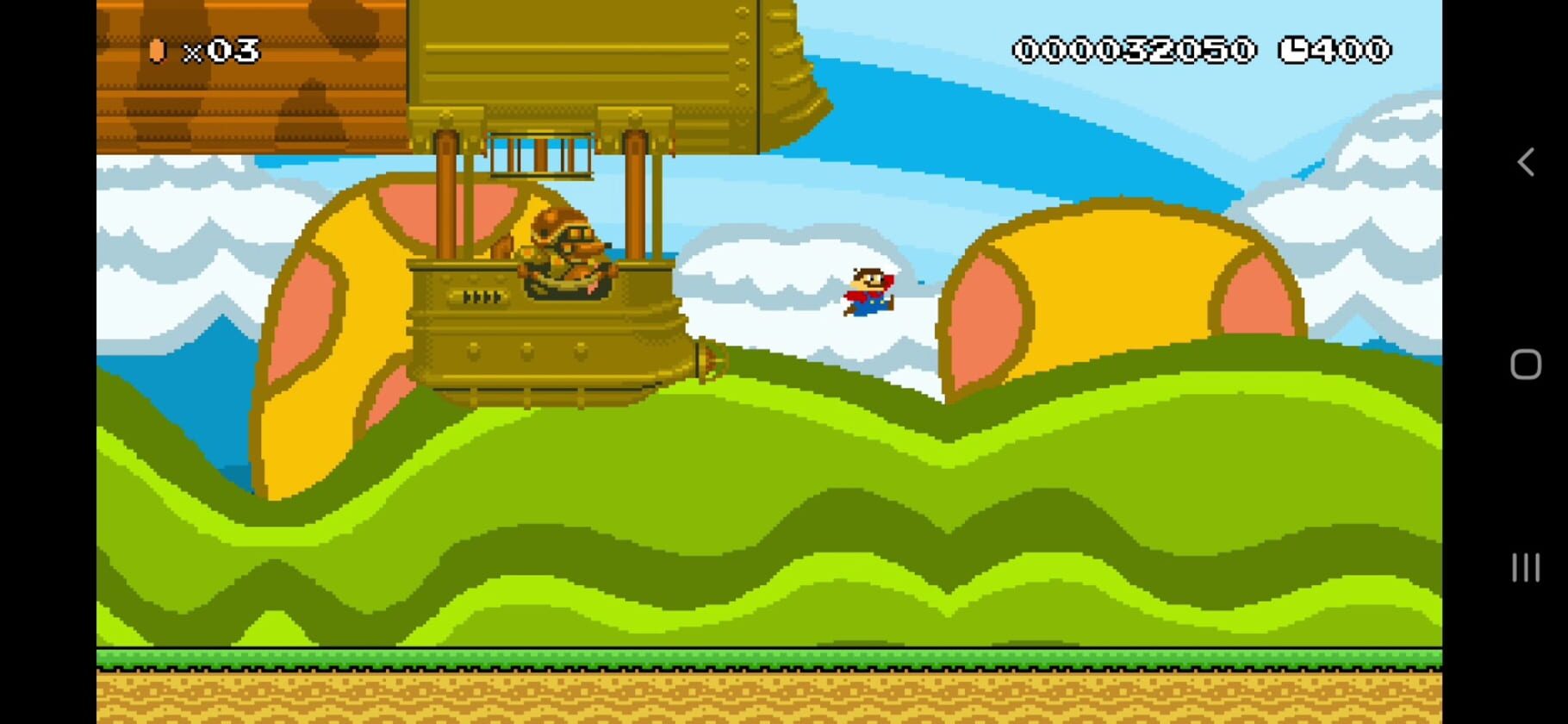Select the white cloud beside Mario
Viewport: 1568px width, 724px height.
point(775,276)
